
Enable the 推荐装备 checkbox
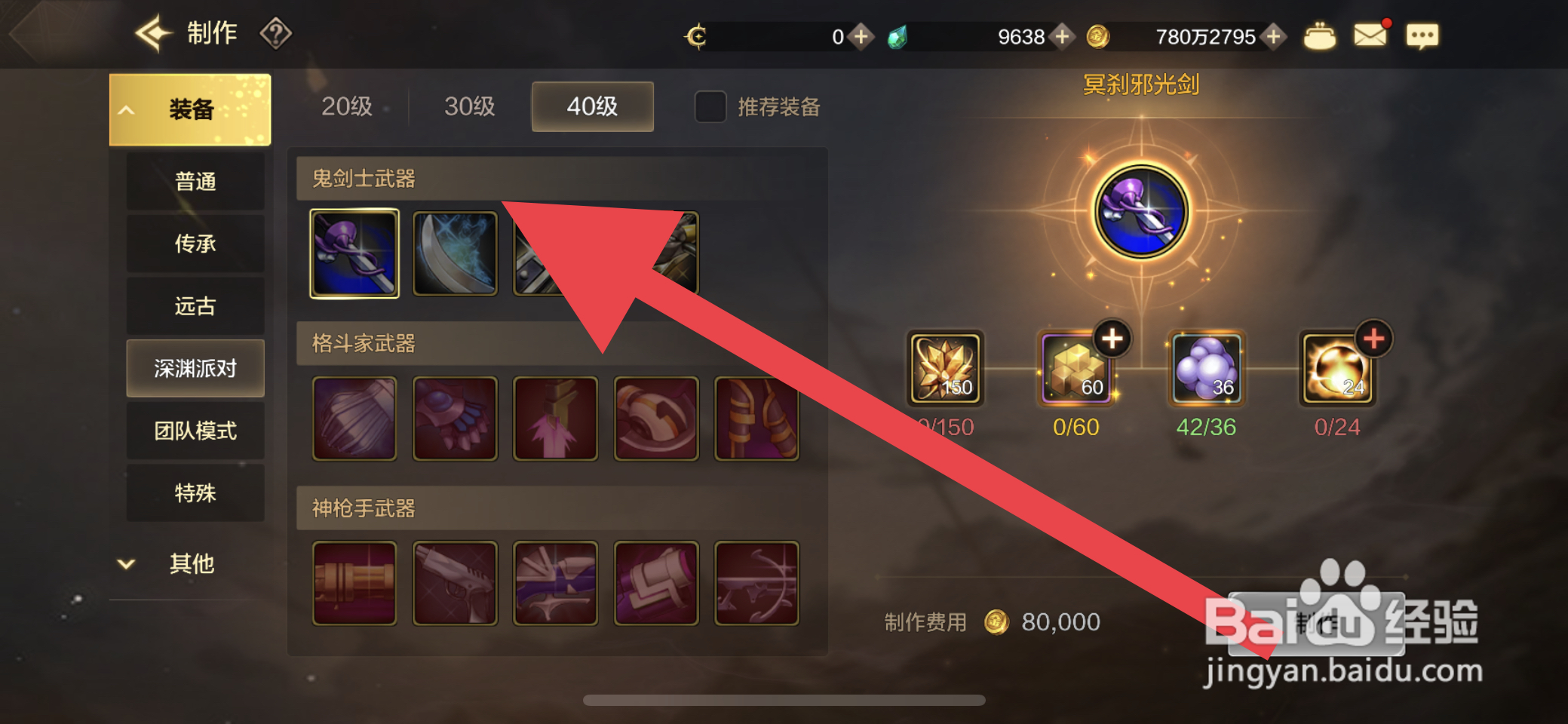tap(708, 108)
